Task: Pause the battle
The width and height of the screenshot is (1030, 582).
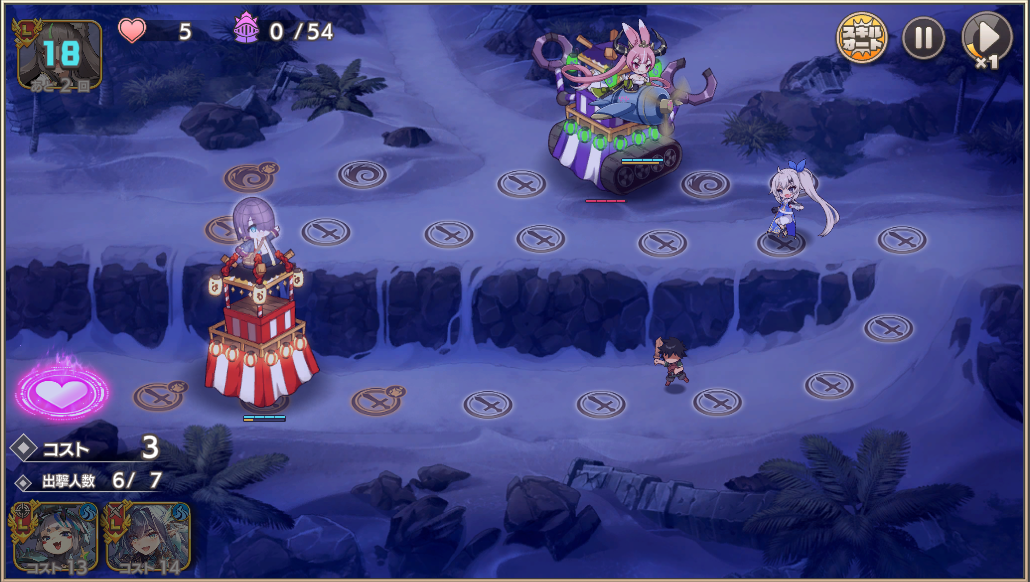Action: 923,39
